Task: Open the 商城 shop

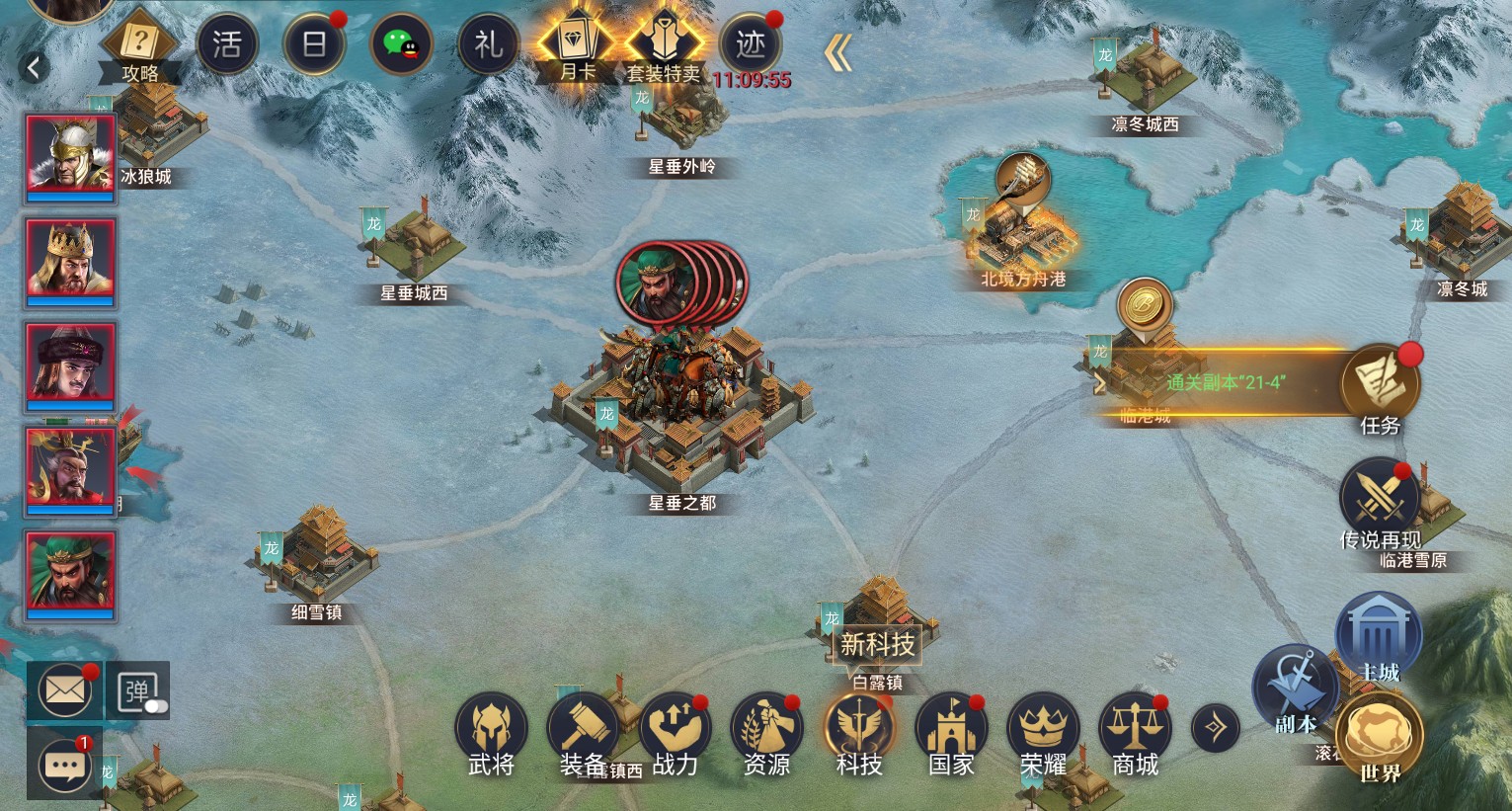Action: pyautogui.click(x=1135, y=736)
